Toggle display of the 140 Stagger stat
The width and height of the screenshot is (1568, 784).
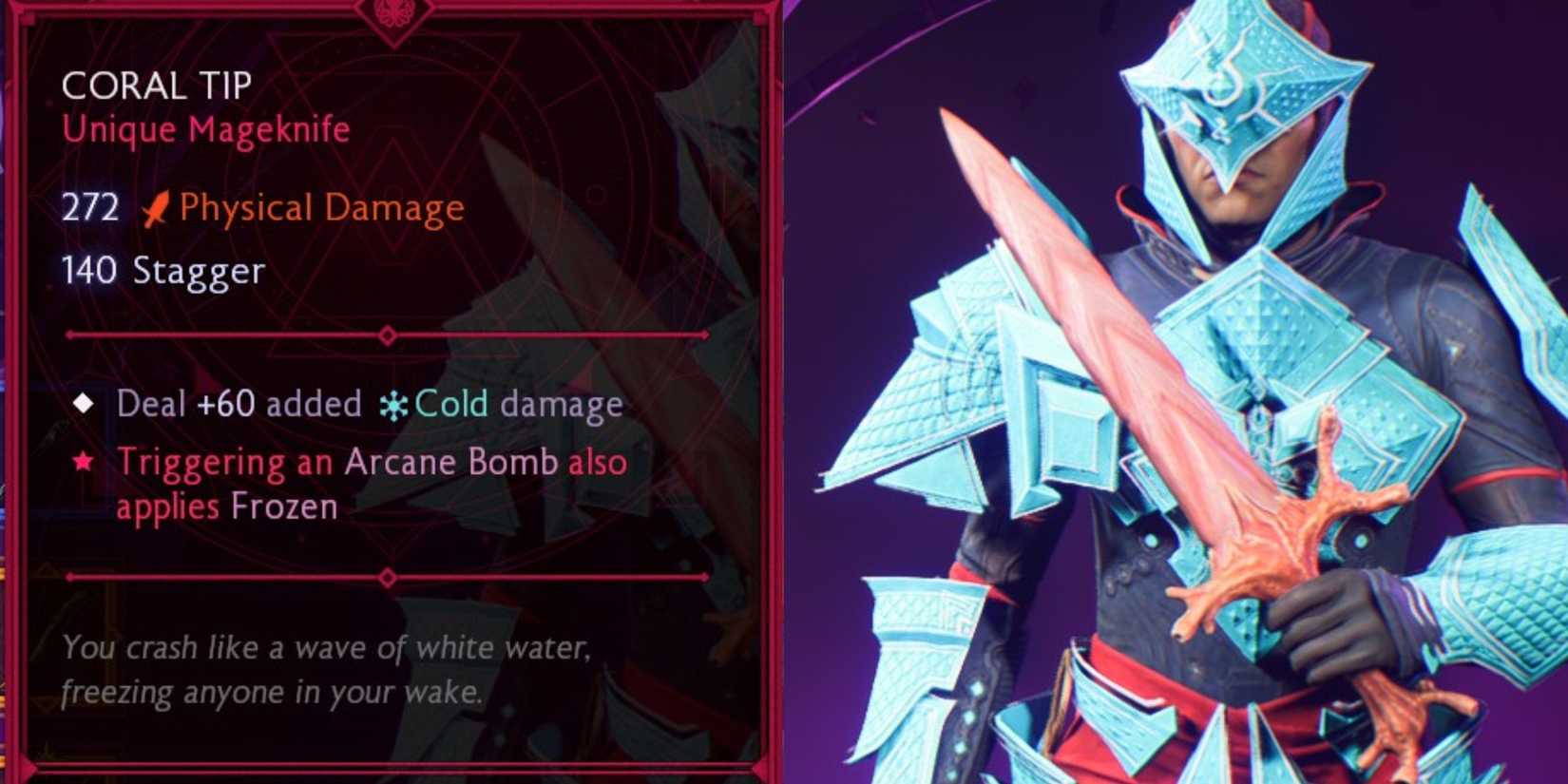162,272
